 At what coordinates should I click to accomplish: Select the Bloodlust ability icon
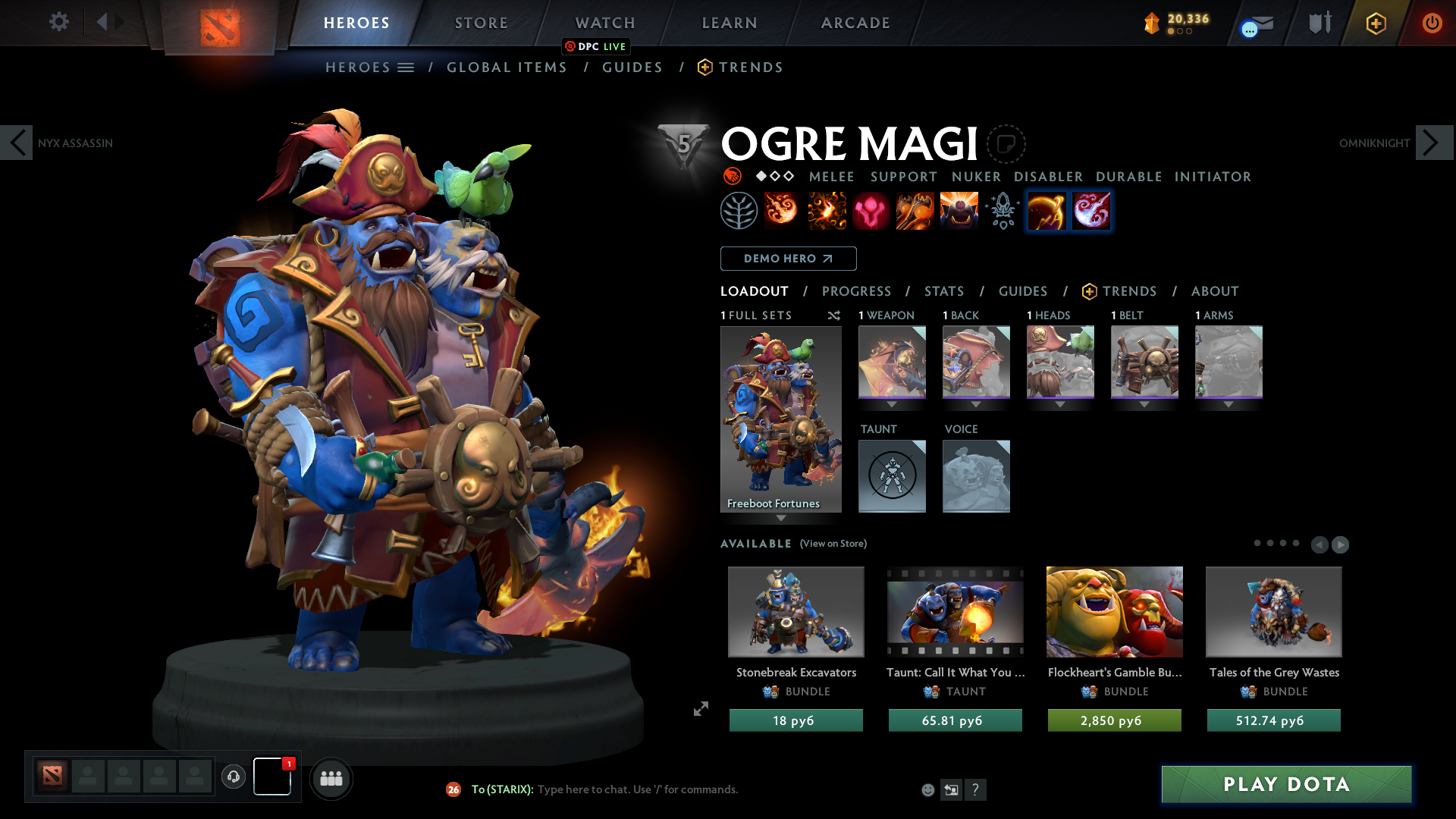(871, 210)
